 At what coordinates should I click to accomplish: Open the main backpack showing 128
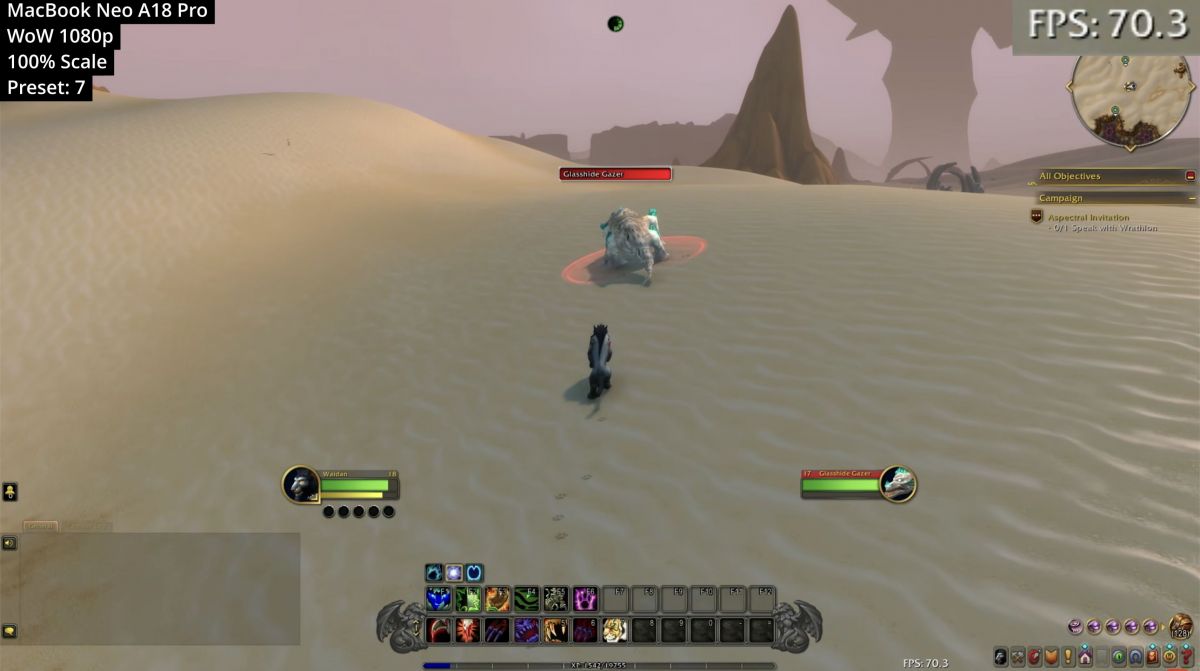1181,627
